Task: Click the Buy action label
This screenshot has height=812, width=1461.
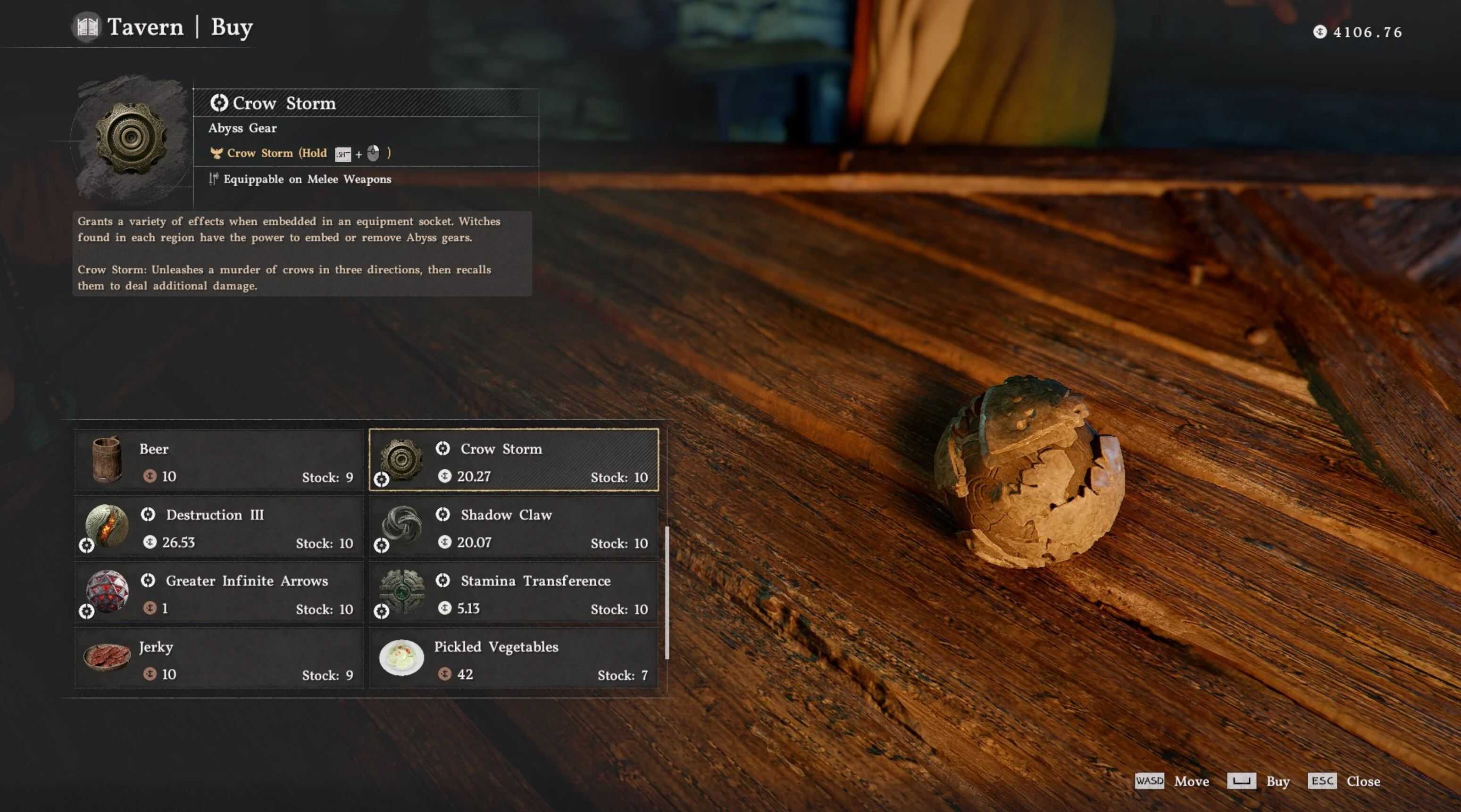Action: pos(1277,781)
